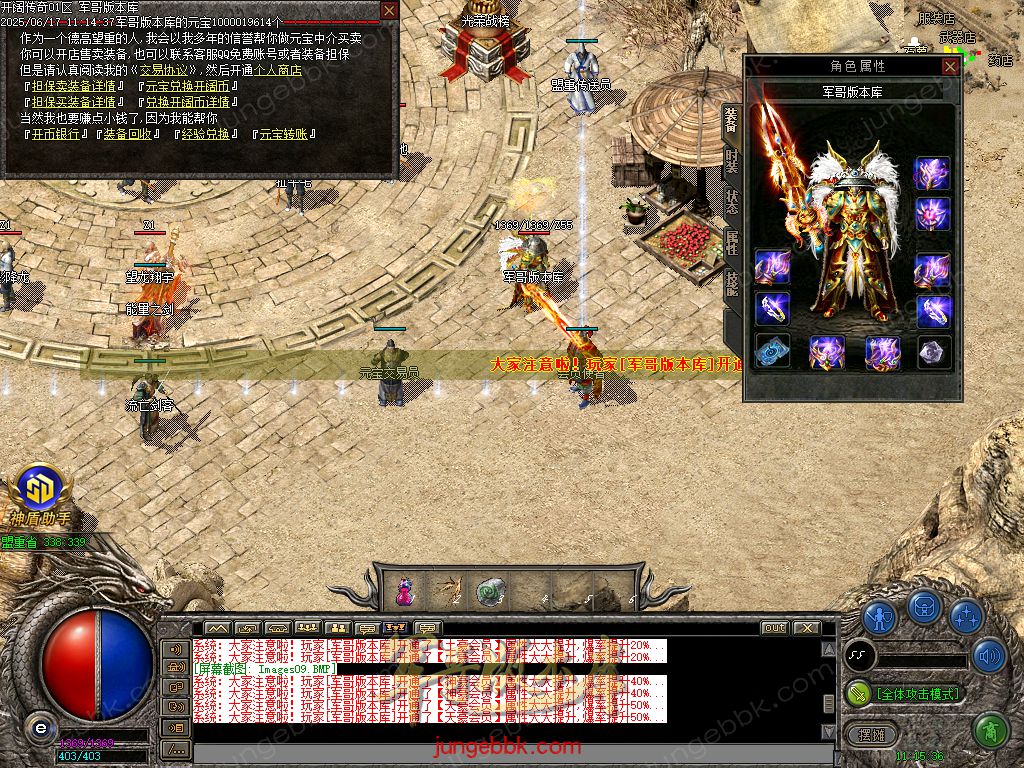Select 担保卖装备详情 dialogue option
Viewport: 1024px width, 768px height.
coord(73,86)
